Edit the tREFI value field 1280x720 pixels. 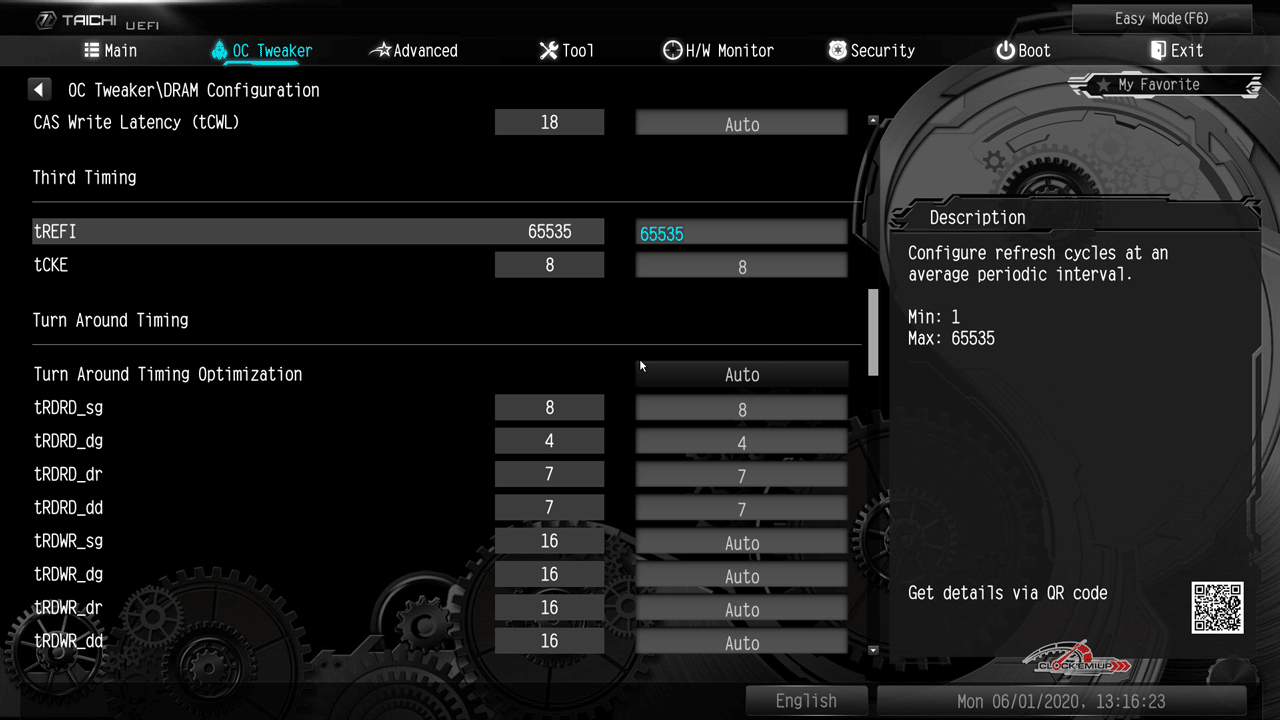(x=741, y=233)
